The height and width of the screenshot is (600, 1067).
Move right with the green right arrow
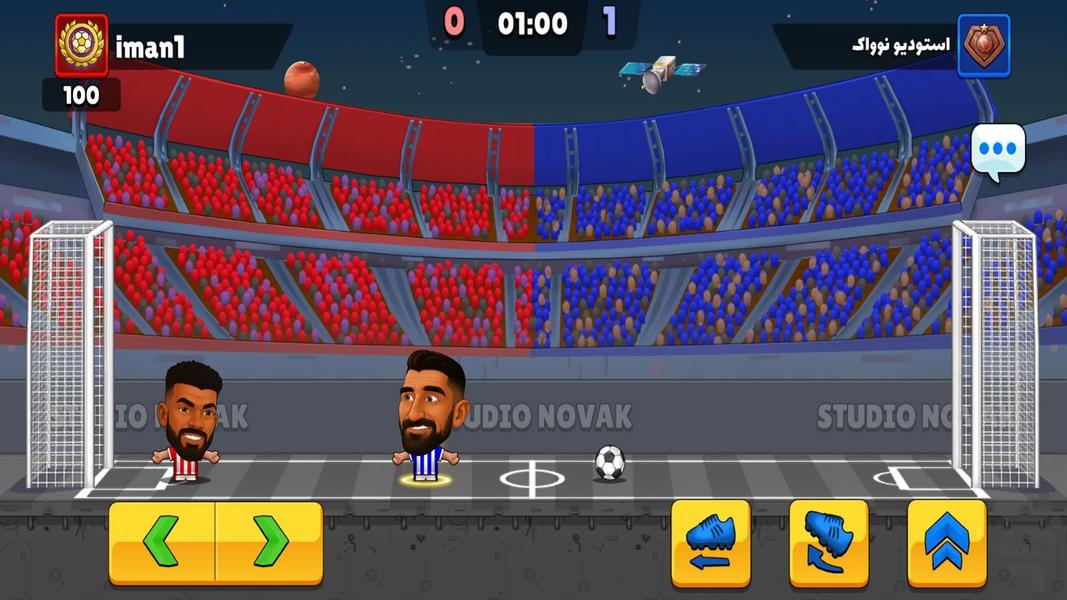(269, 543)
